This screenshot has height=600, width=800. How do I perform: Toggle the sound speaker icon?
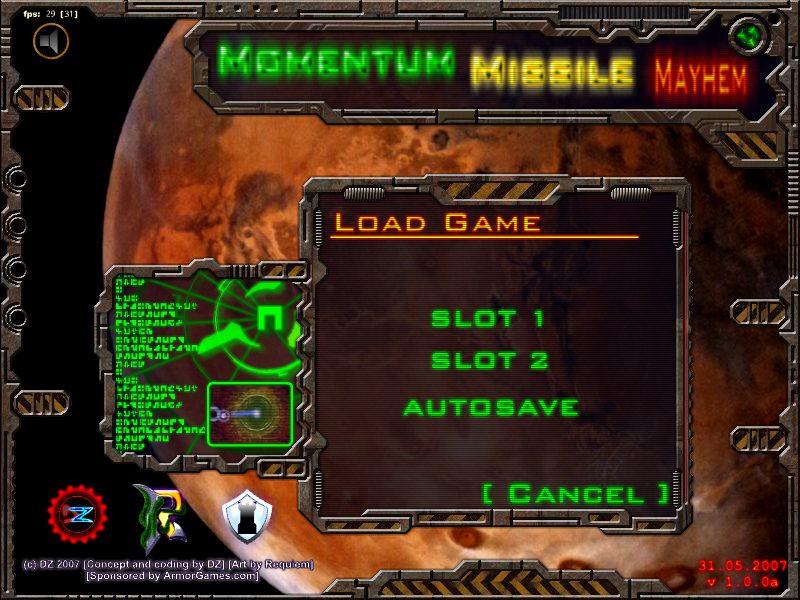[51, 41]
